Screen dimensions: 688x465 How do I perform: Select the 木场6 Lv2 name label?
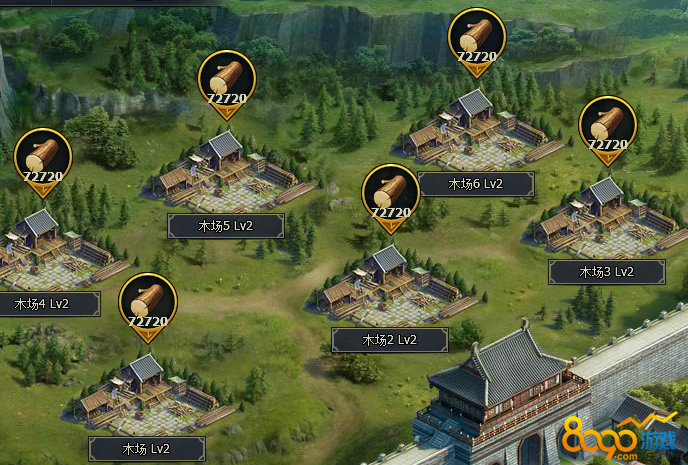(475, 184)
